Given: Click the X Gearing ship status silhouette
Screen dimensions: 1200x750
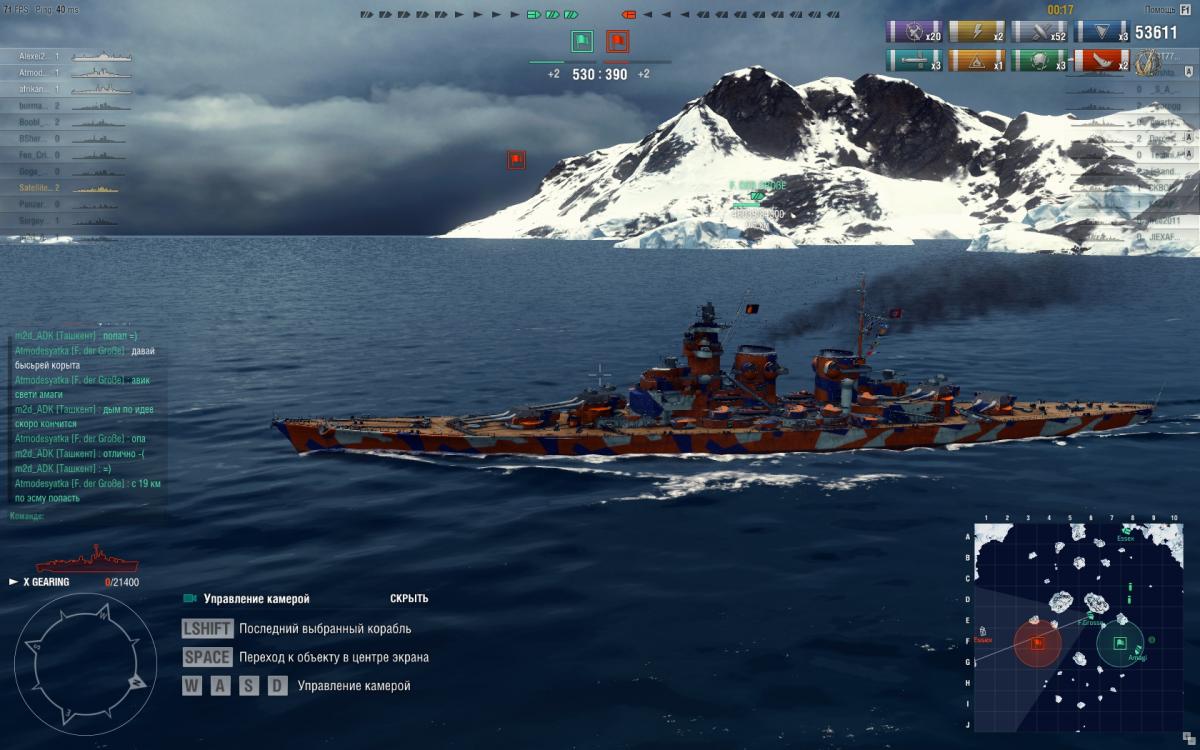Looking at the screenshot, I should (88, 559).
